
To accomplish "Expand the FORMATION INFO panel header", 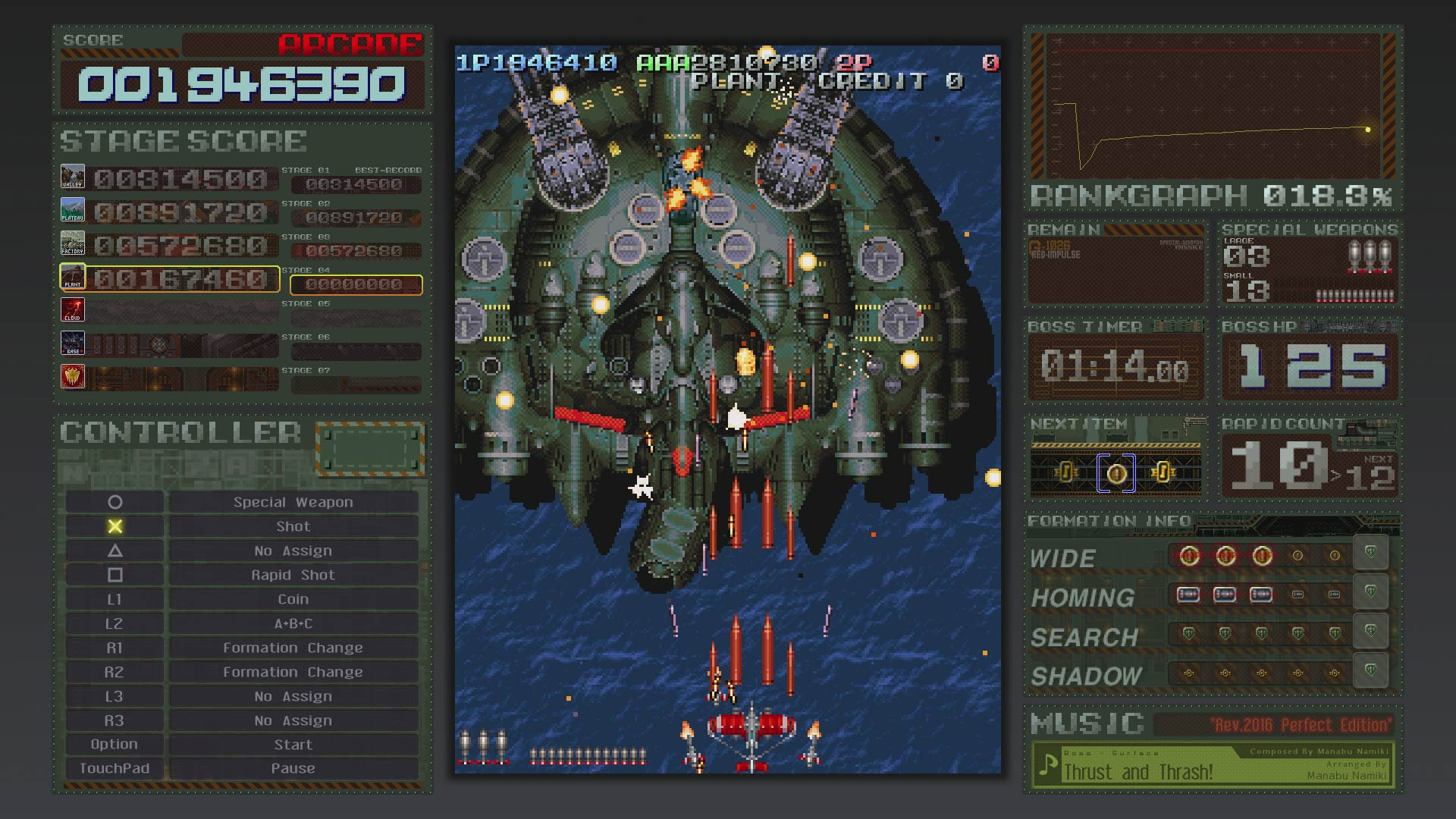I will 1107,522.
